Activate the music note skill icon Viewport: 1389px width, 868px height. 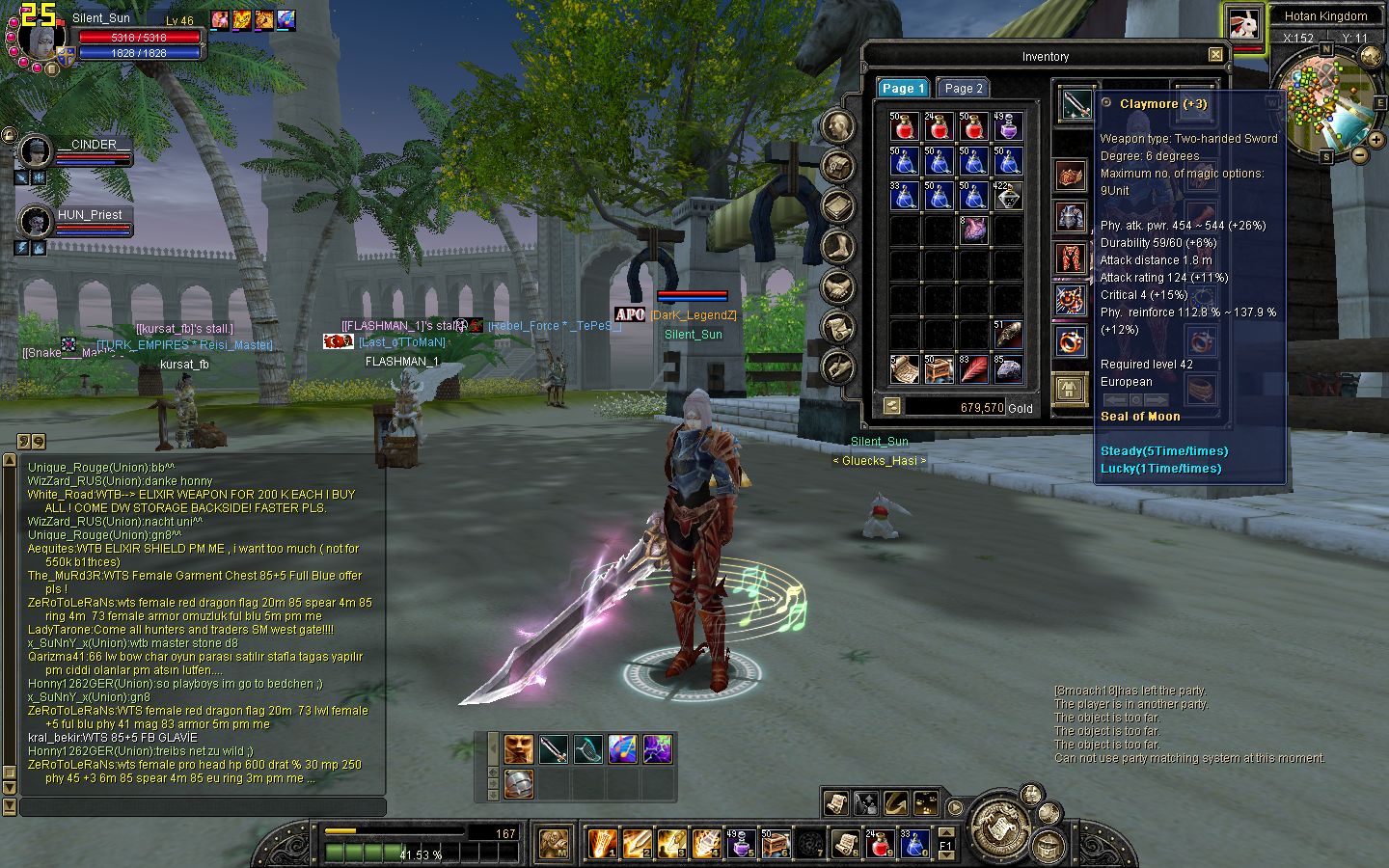(x=622, y=748)
